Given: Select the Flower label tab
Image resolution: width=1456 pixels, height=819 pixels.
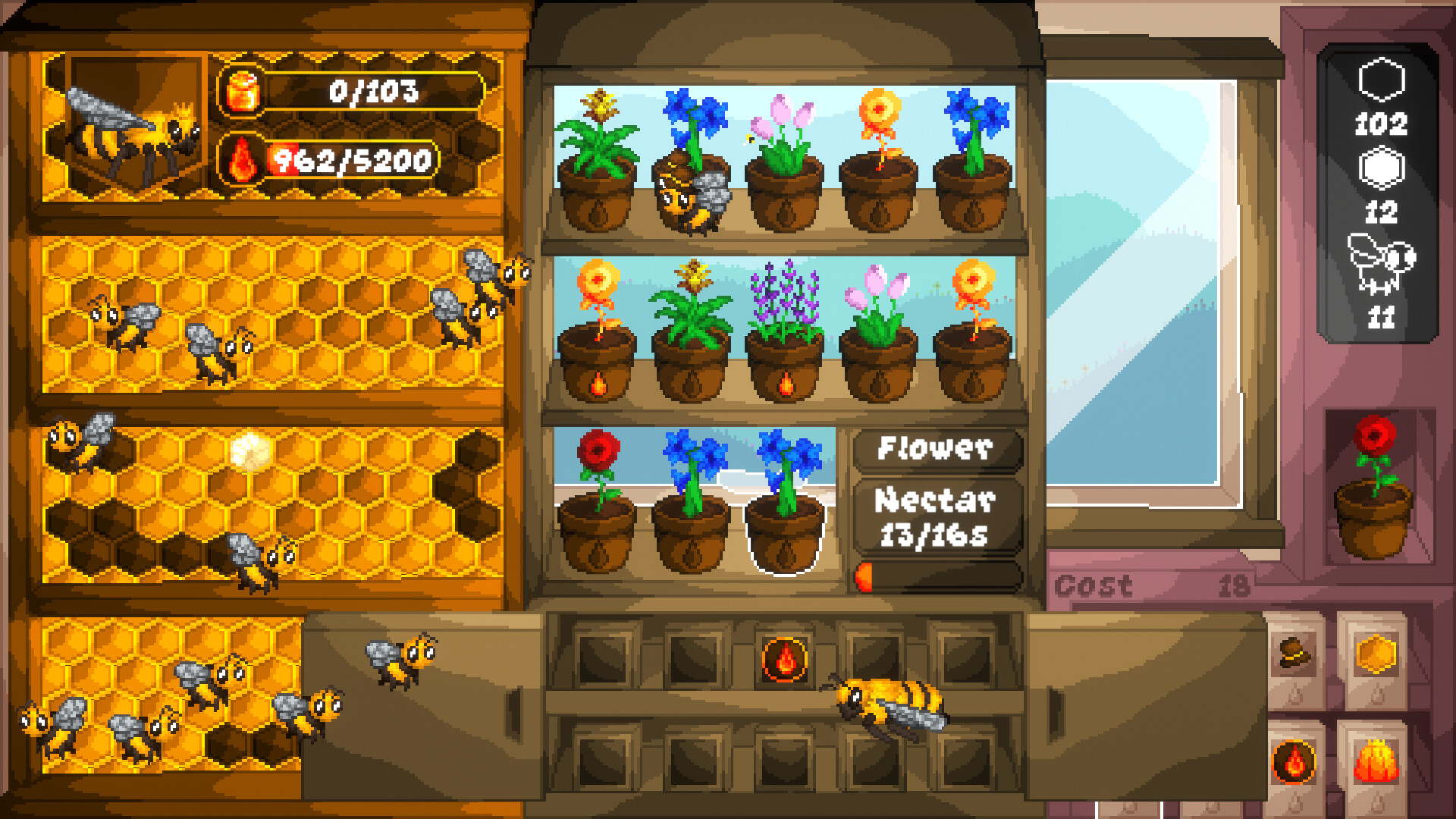Looking at the screenshot, I should [938, 450].
